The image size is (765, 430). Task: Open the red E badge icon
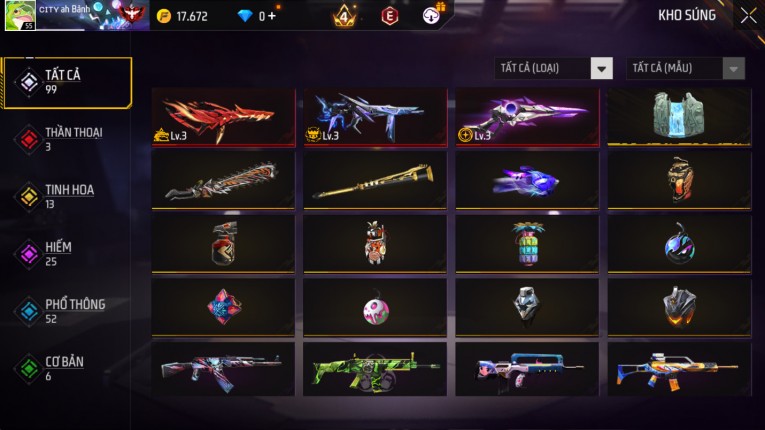[390, 16]
